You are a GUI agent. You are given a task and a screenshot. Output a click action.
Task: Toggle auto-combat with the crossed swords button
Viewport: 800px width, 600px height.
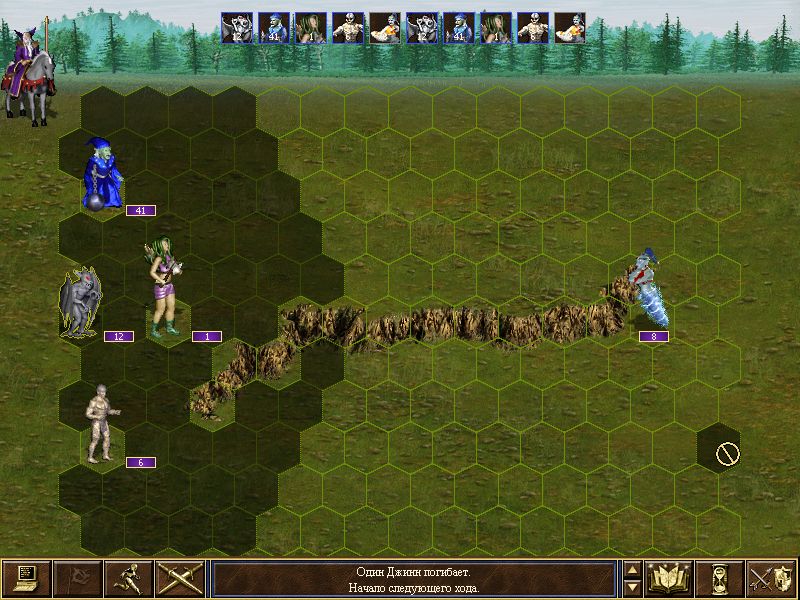point(179,578)
